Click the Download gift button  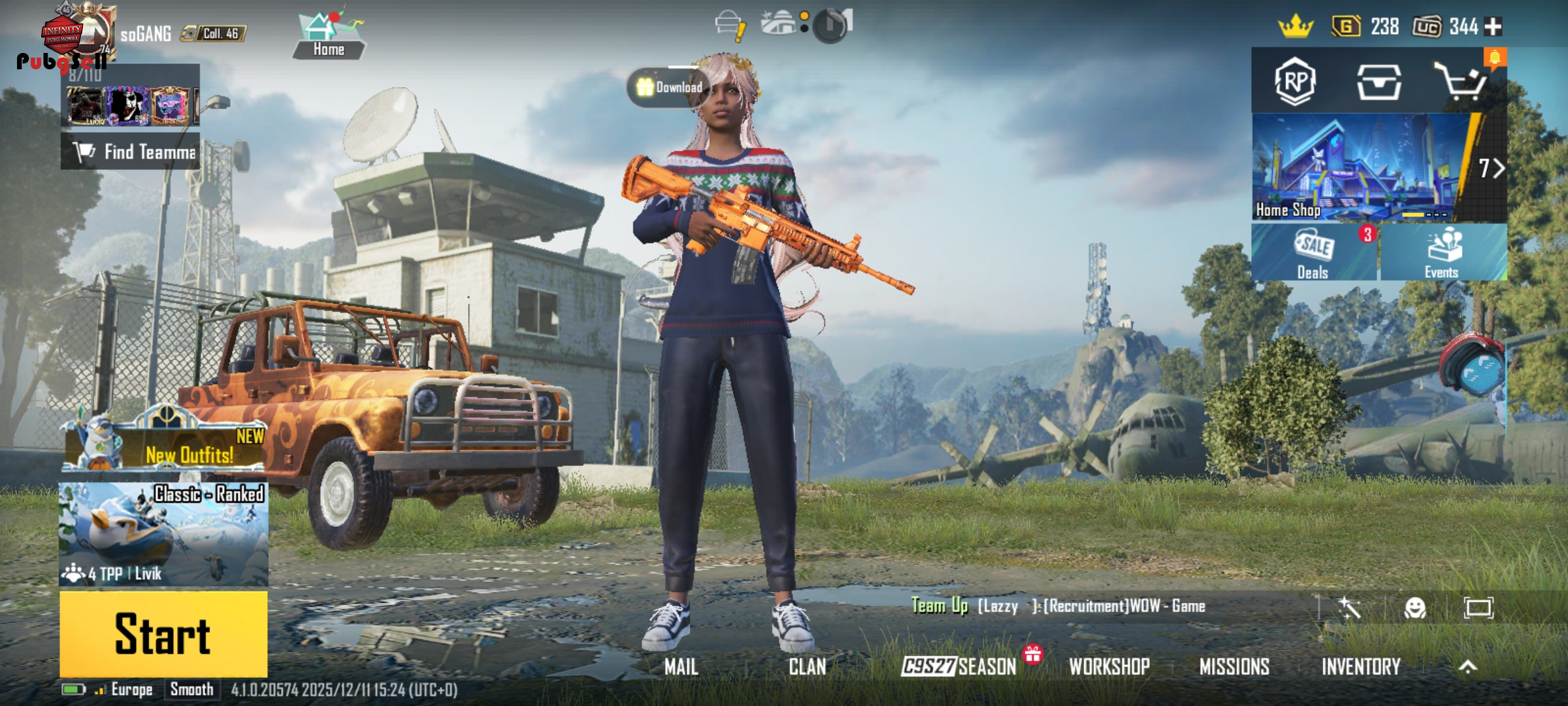pyautogui.click(x=669, y=87)
